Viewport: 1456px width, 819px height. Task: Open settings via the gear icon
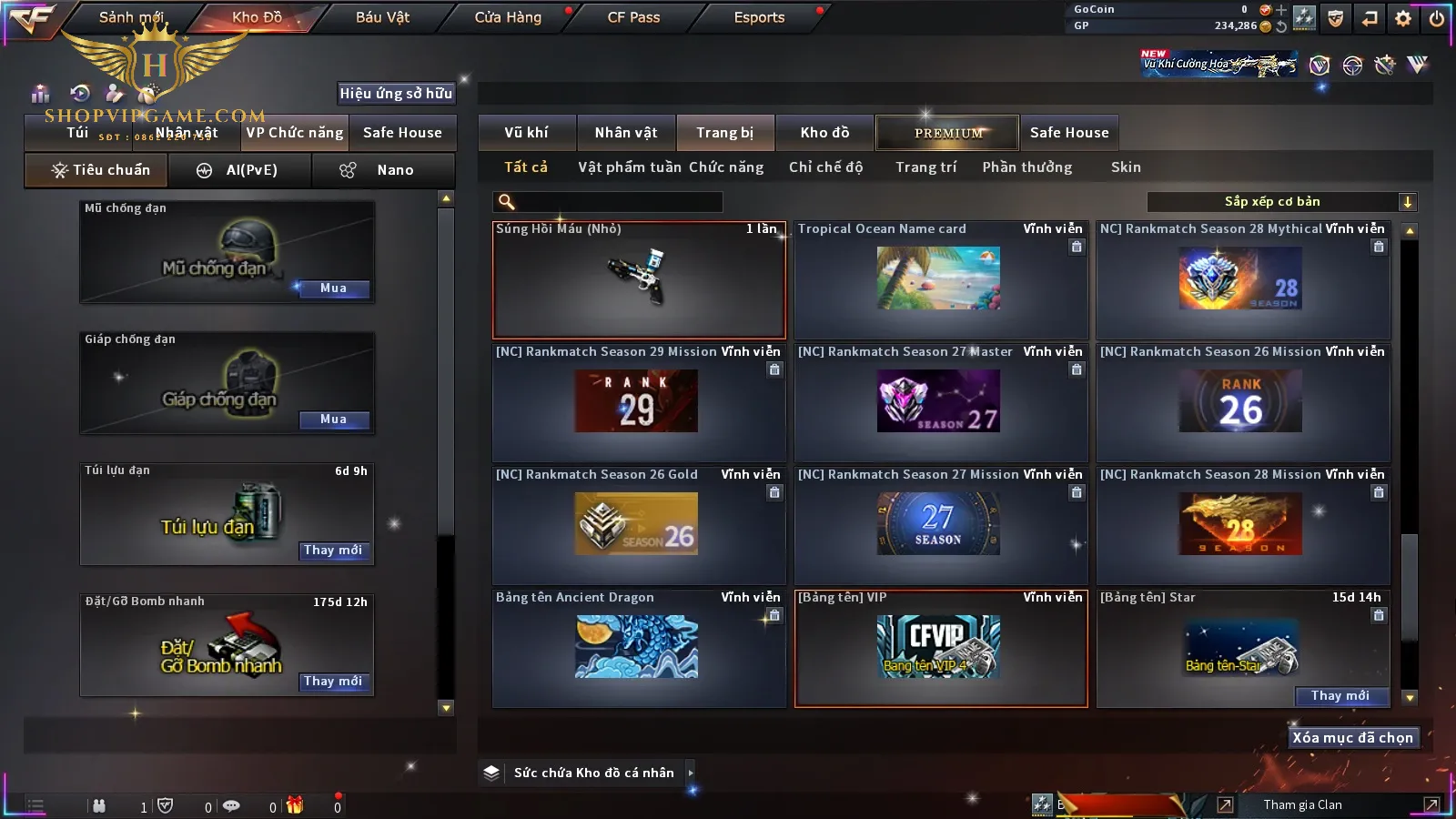point(1403,18)
